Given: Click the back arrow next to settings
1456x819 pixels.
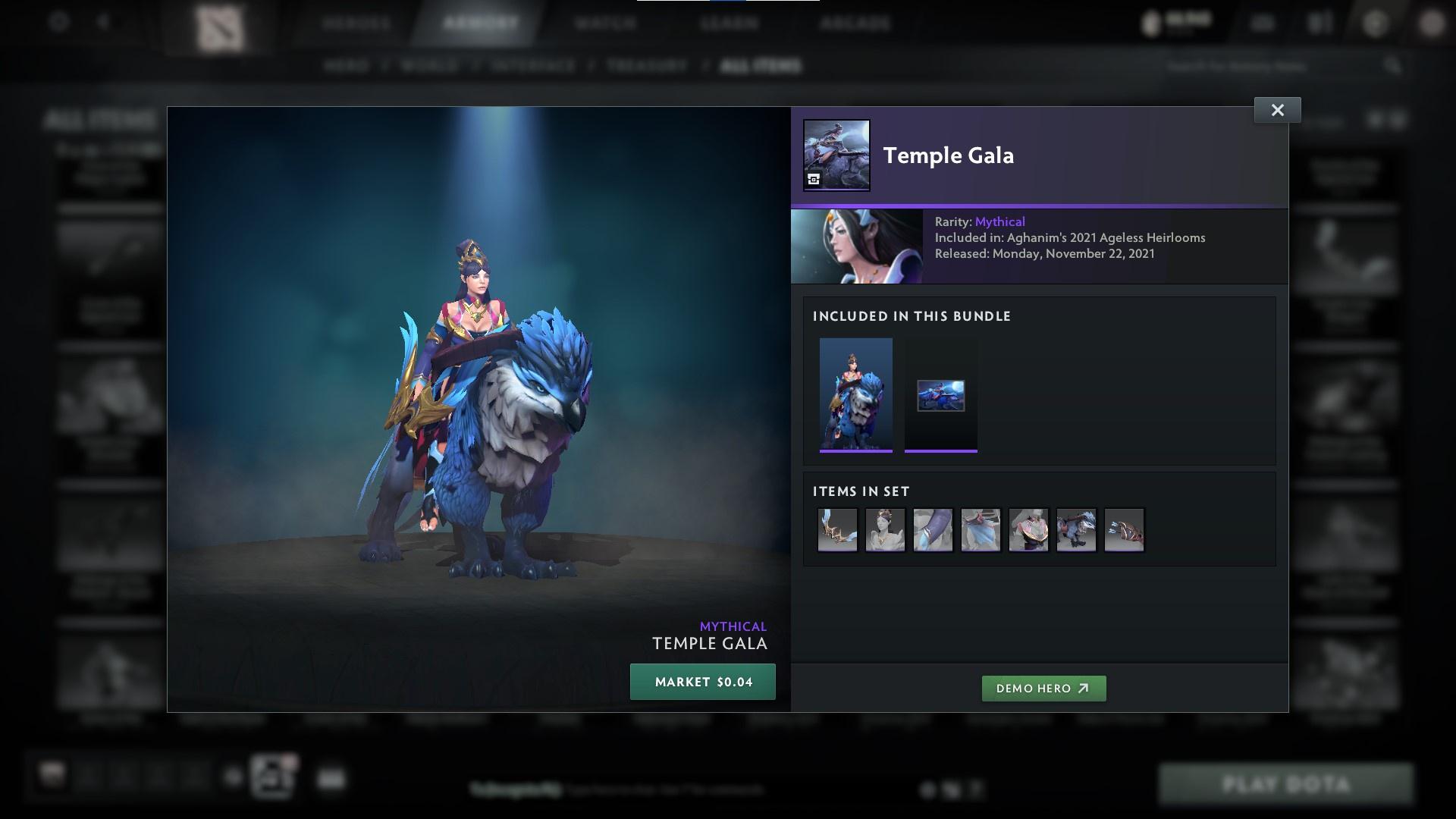Looking at the screenshot, I should click(x=104, y=22).
